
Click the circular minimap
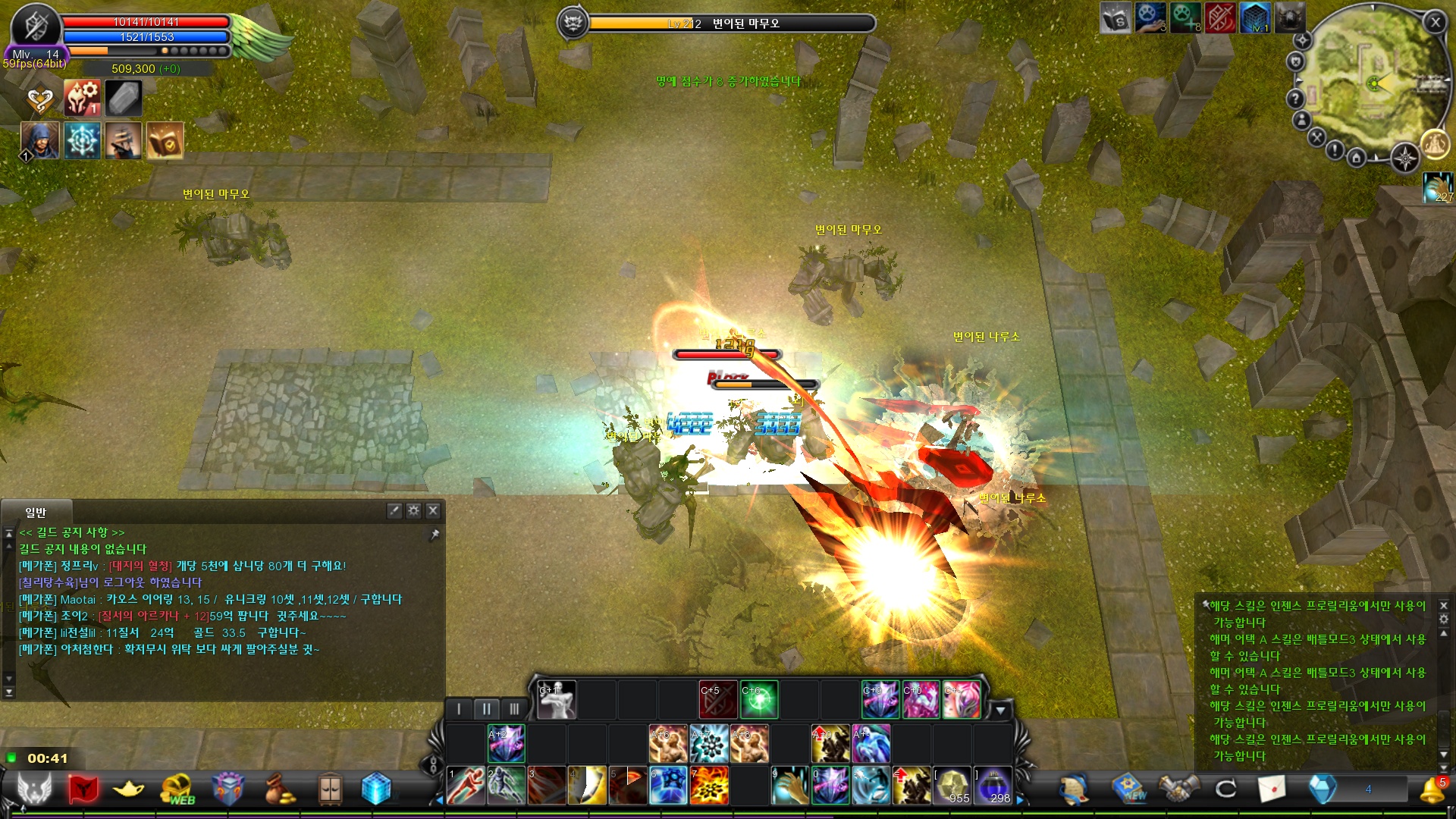point(1374,83)
